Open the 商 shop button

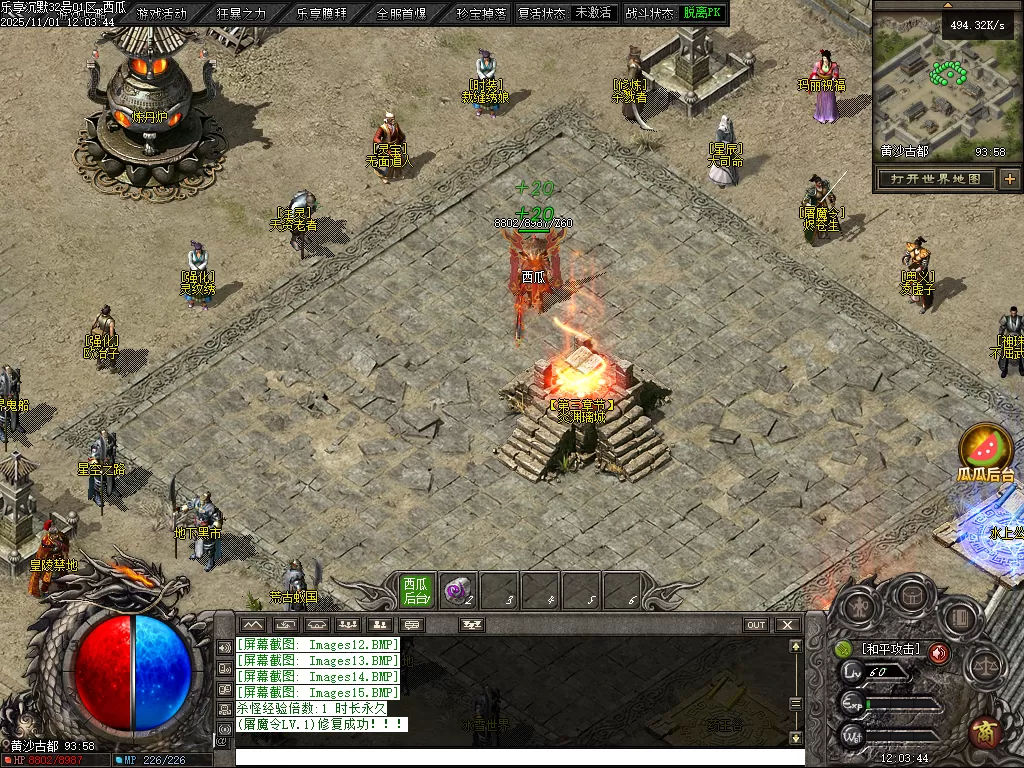coord(986,733)
